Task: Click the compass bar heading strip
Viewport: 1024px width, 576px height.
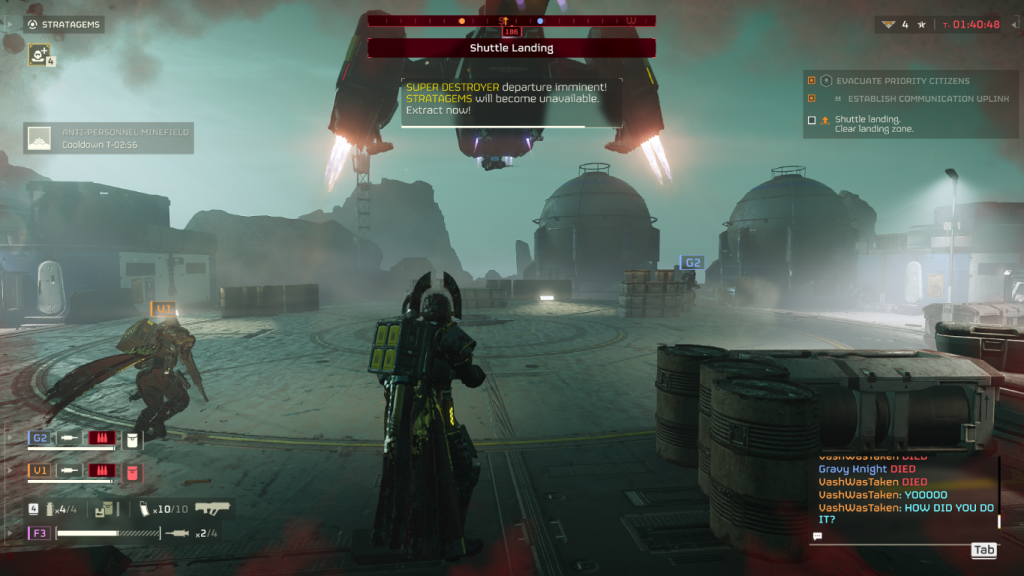Action: (511, 20)
